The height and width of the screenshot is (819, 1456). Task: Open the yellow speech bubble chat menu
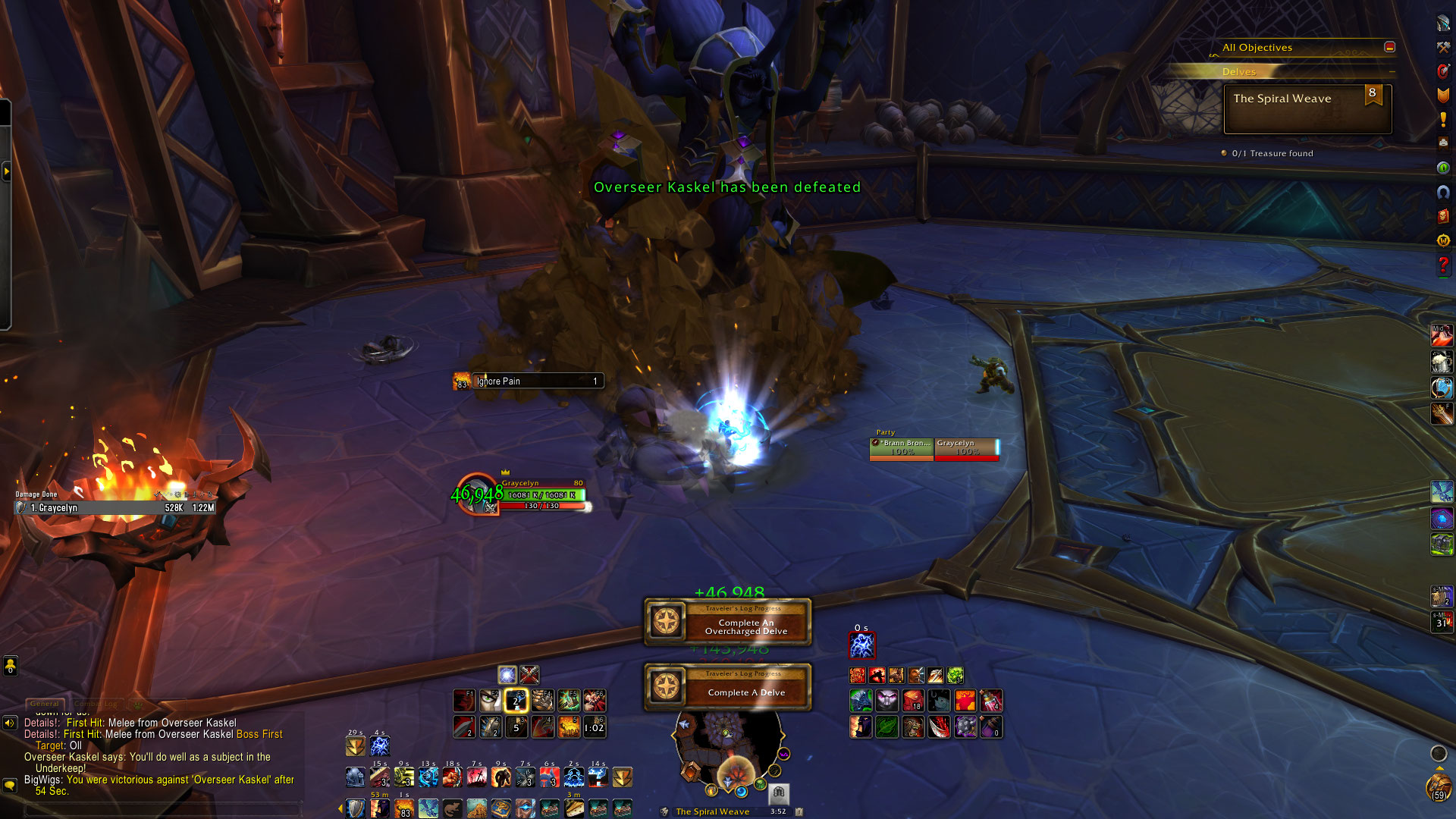(x=10, y=785)
